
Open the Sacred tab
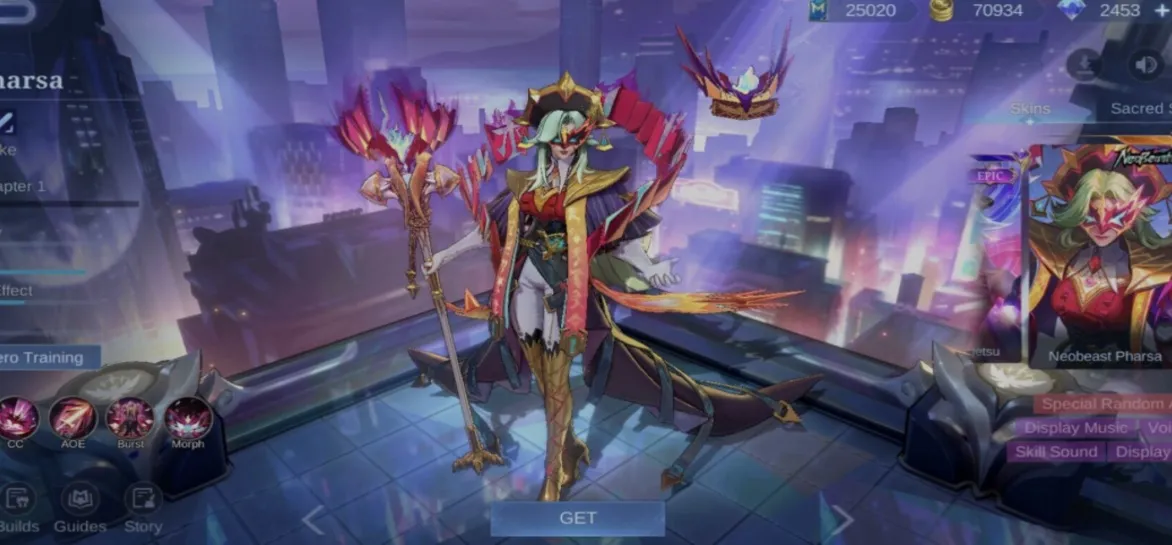(1140, 108)
